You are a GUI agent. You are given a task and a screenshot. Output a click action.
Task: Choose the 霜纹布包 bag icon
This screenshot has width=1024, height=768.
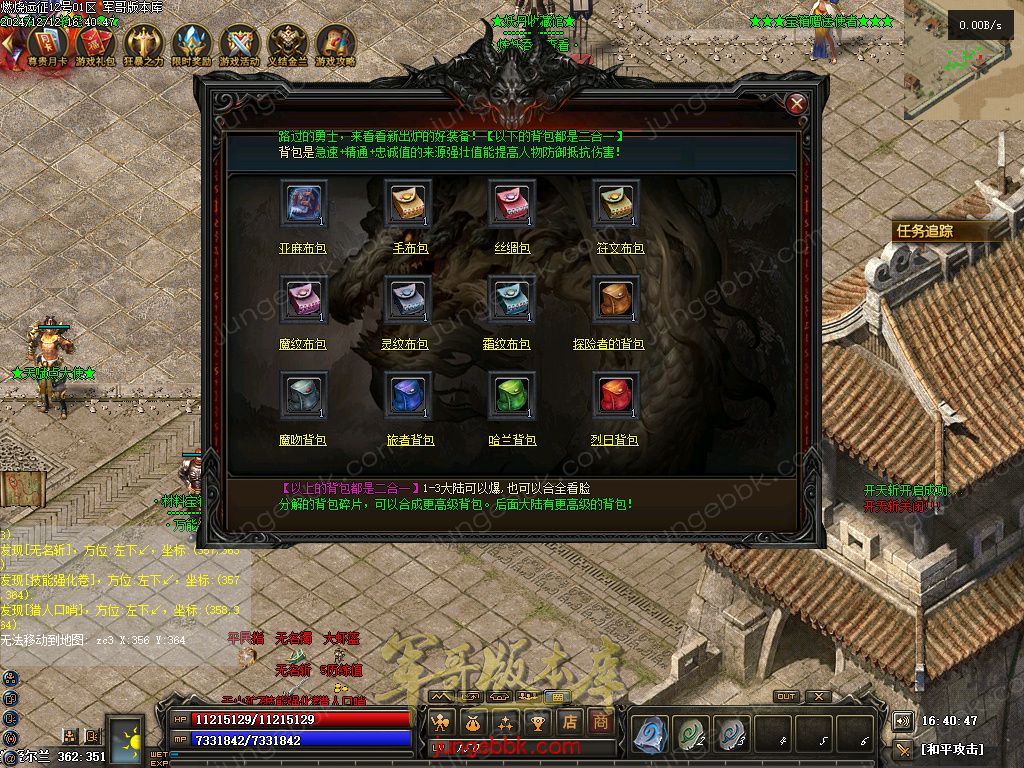pyautogui.click(x=512, y=300)
